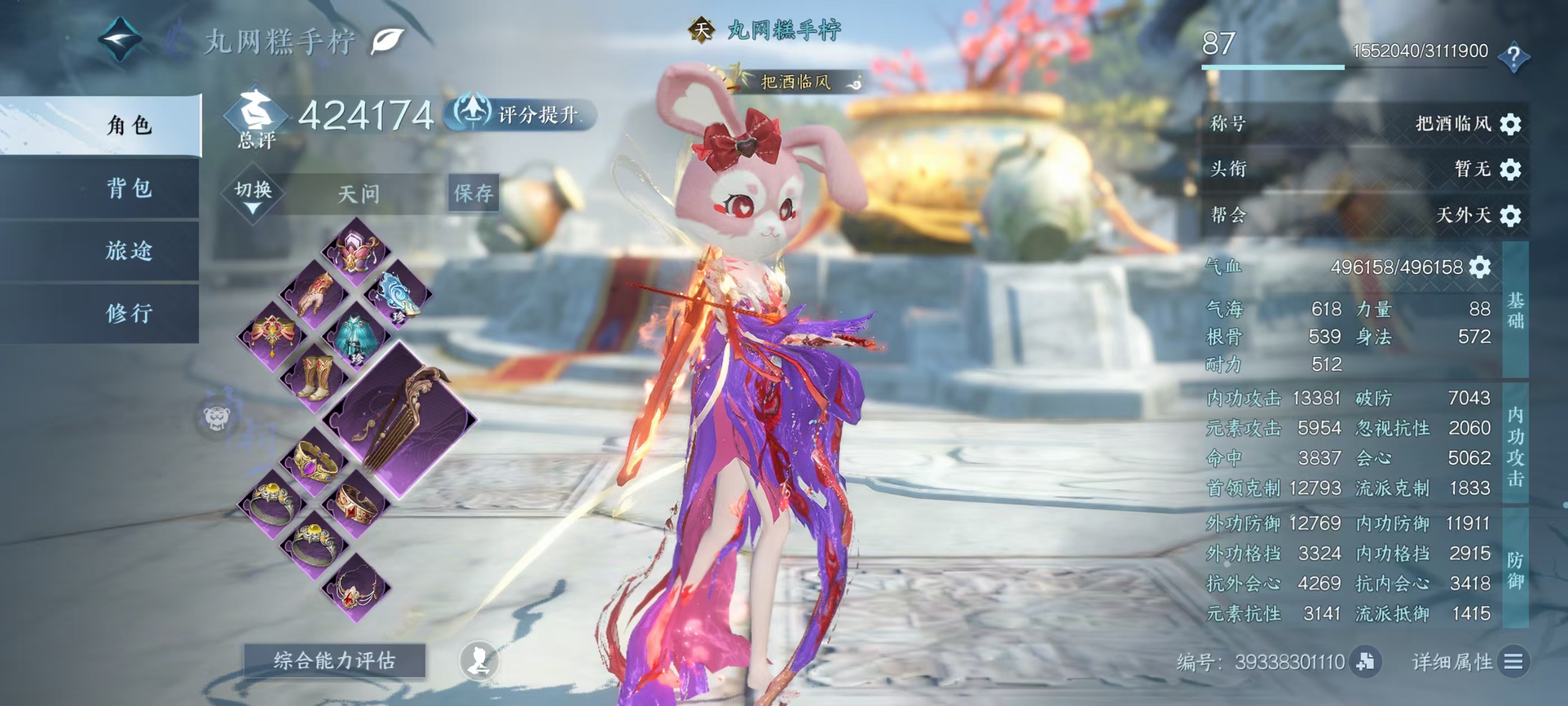Switch to the 角色 tab
This screenshot has width=1568, height=706.
coord(129,126)
